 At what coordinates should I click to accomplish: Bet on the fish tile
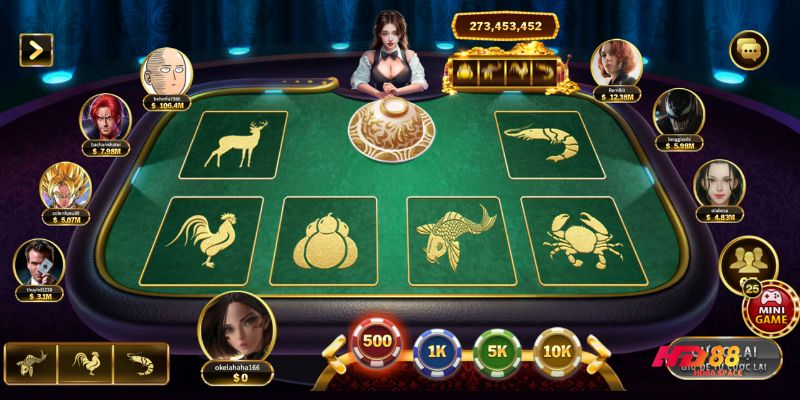coord(460,240)
